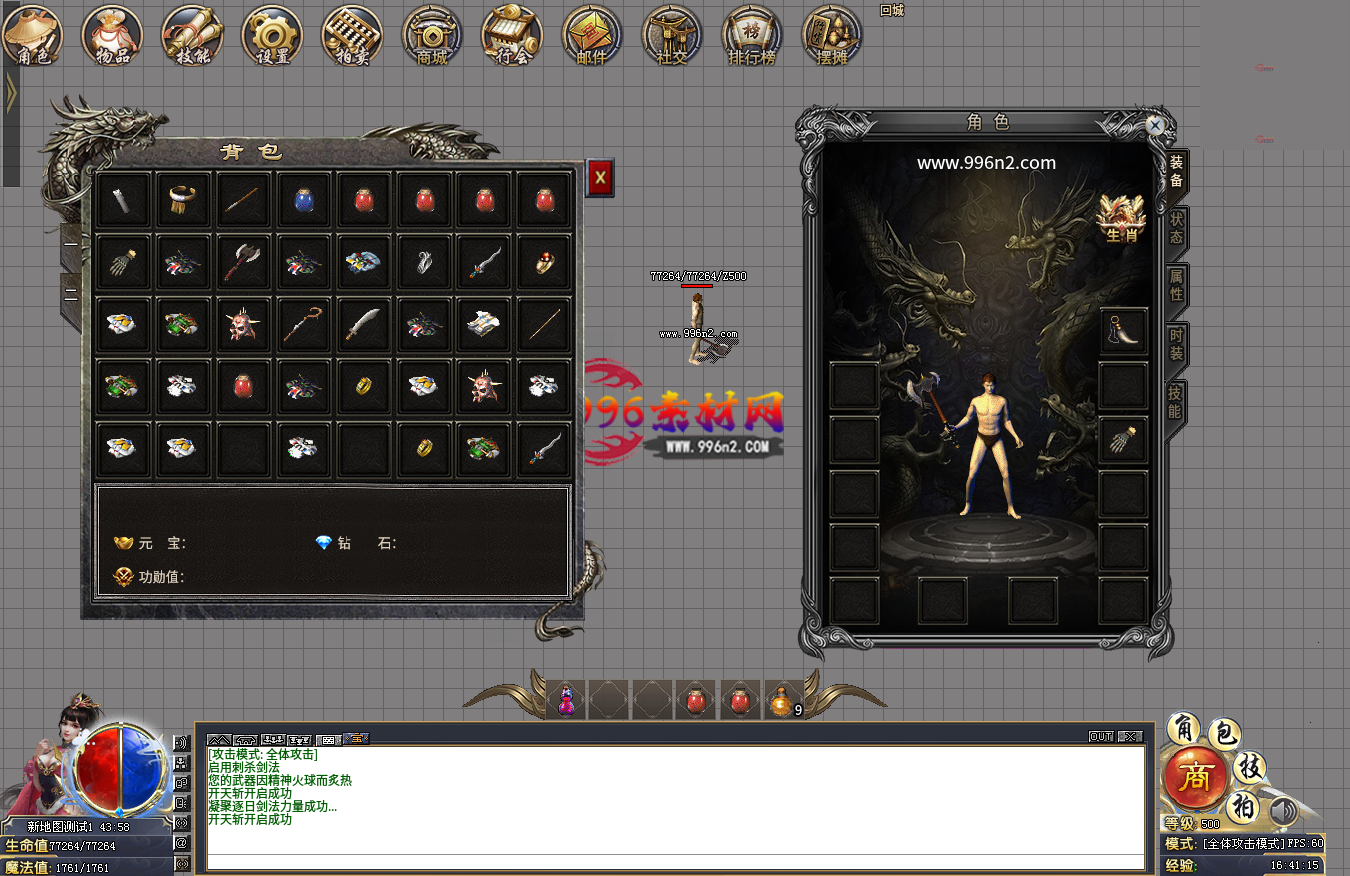Close the 角色 character panel

point(1155,125)
